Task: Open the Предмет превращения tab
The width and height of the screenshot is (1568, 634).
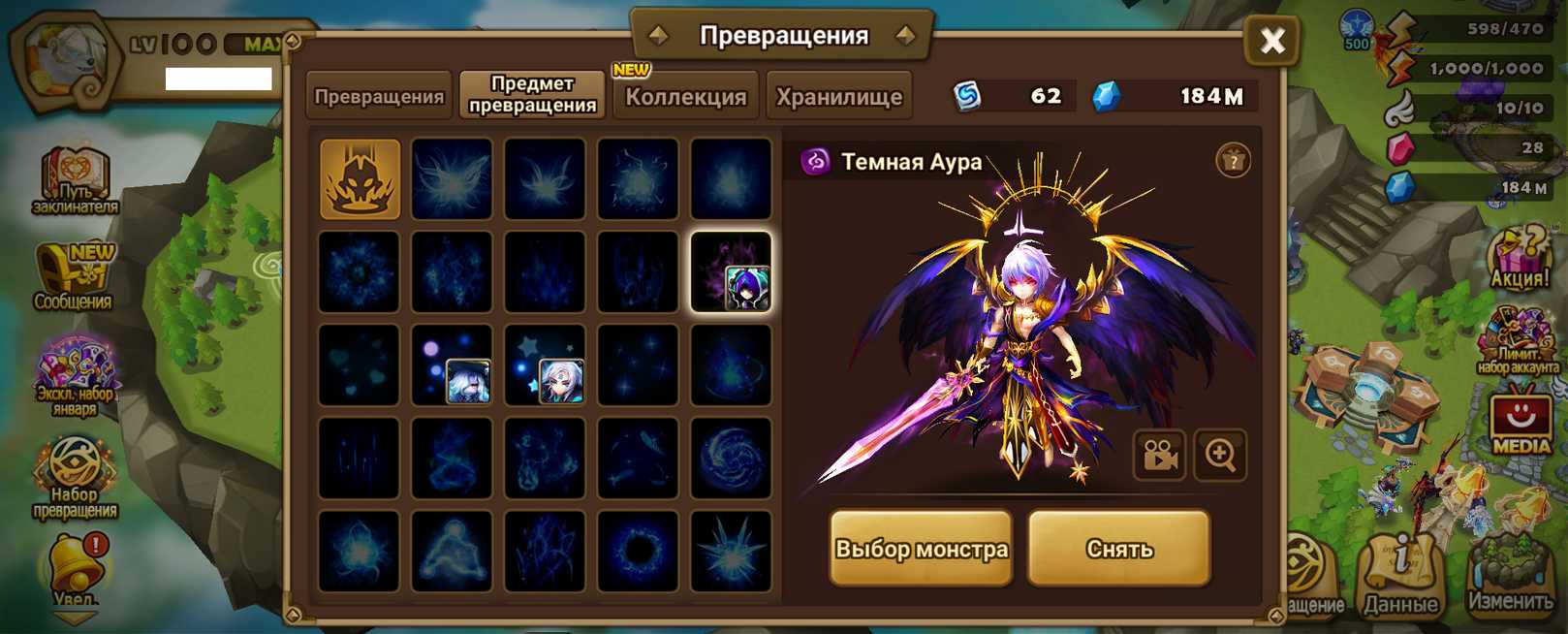Action: 532,95
